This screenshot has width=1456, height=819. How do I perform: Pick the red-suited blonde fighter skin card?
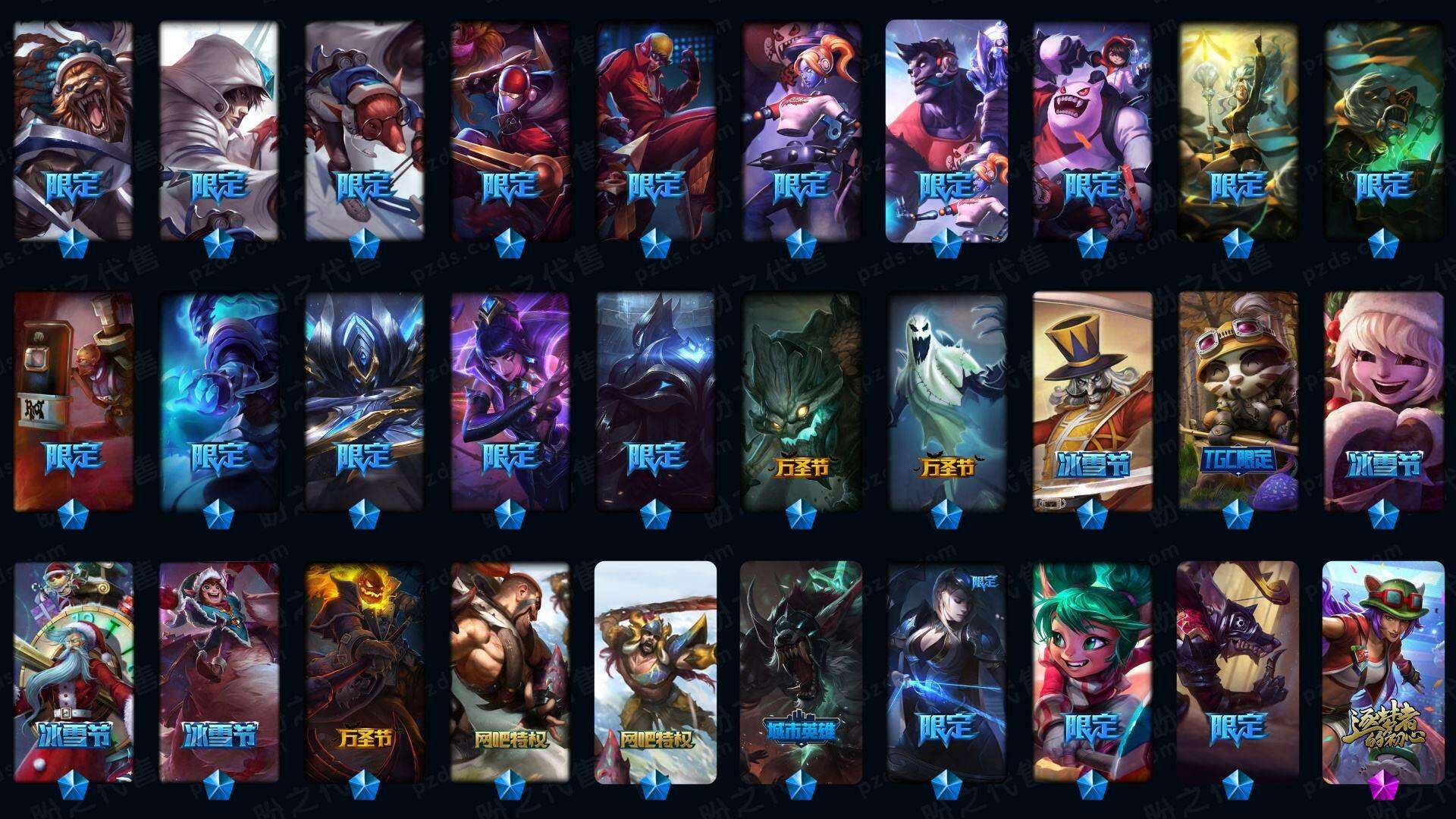(656, 129)
